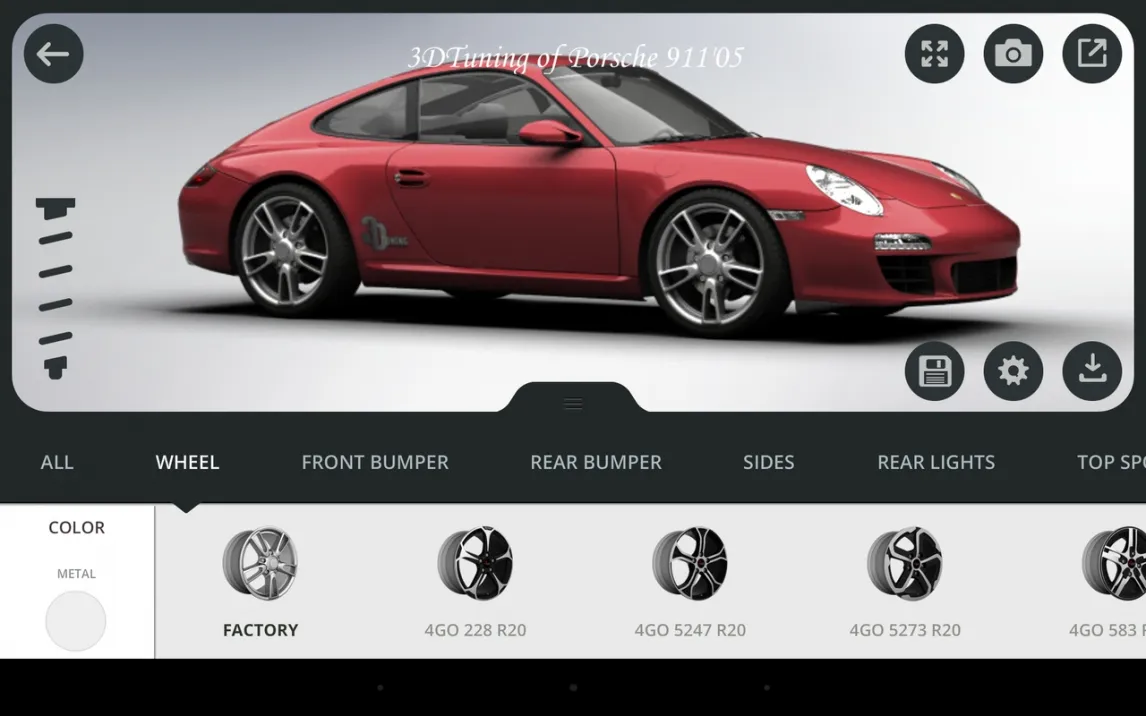Apply the 4GO 5247 R20 wheel

point(690,582)
